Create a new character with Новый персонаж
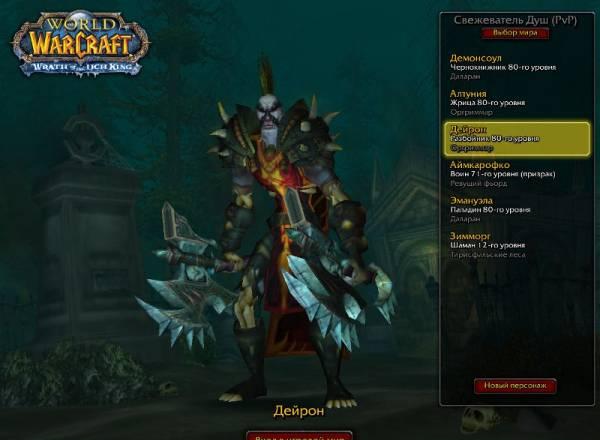The image size is (600, 440). point(515,385)
